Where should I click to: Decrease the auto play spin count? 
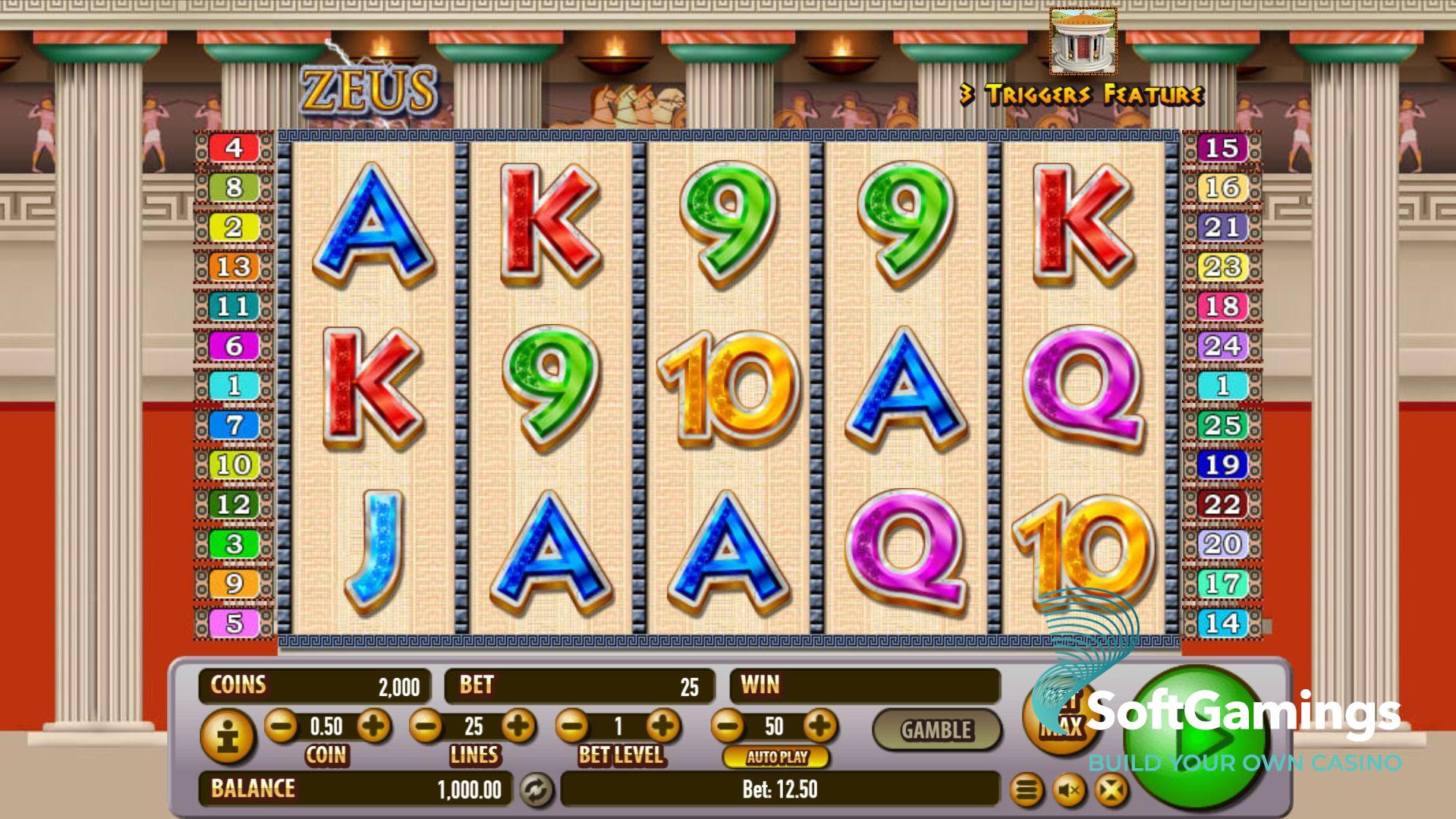pos(728,726)
